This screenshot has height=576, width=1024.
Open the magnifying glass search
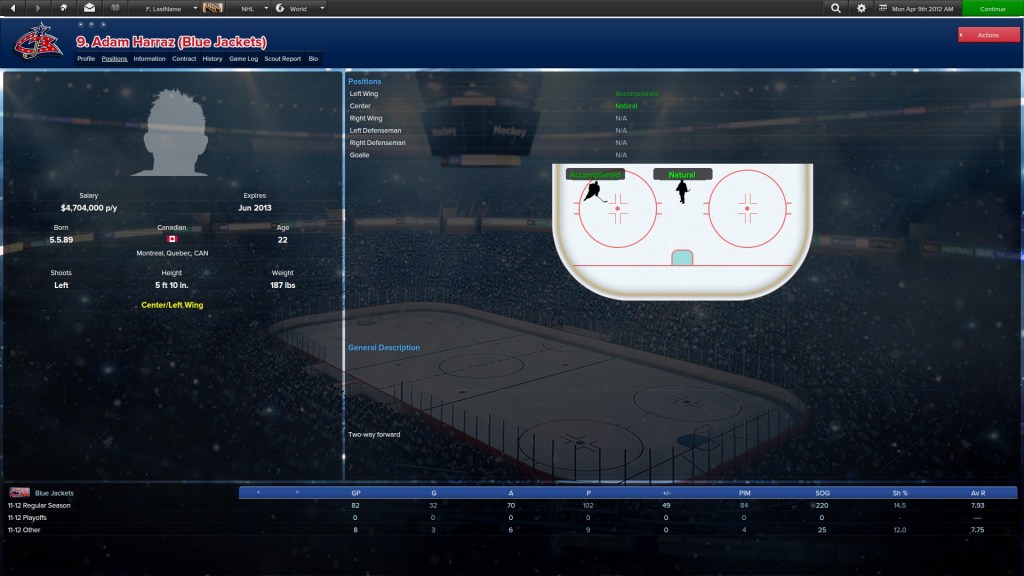tap(836, 8)
